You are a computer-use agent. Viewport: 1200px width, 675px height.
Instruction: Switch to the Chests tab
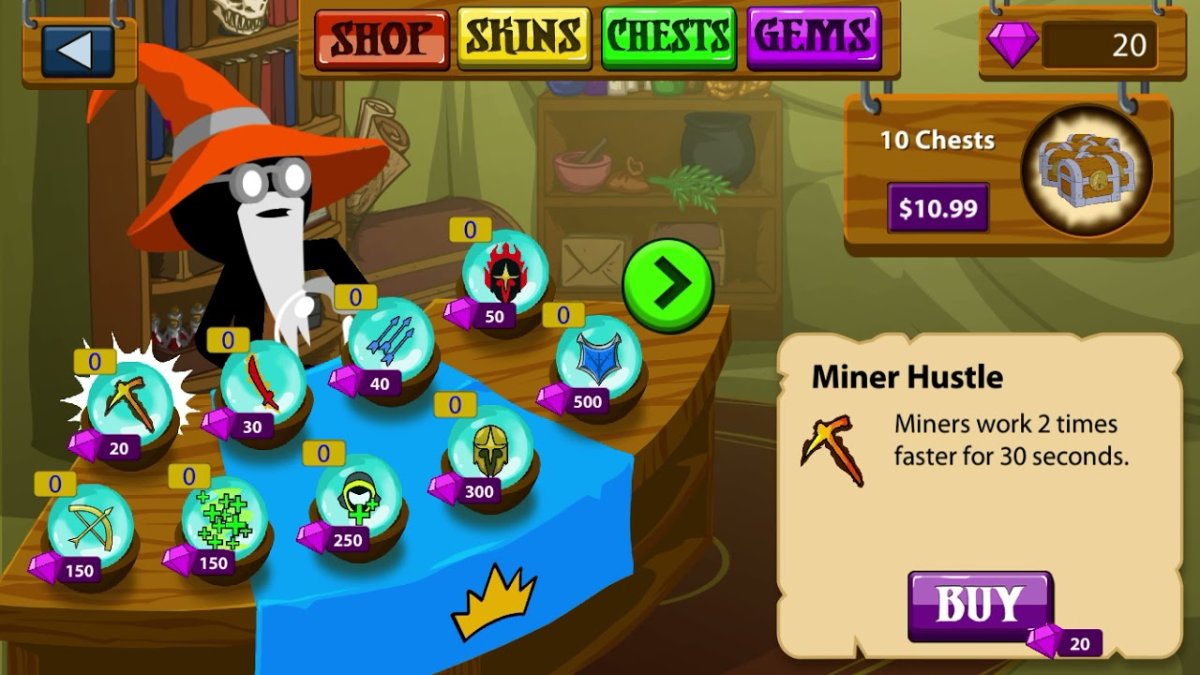tap(669, 40)
